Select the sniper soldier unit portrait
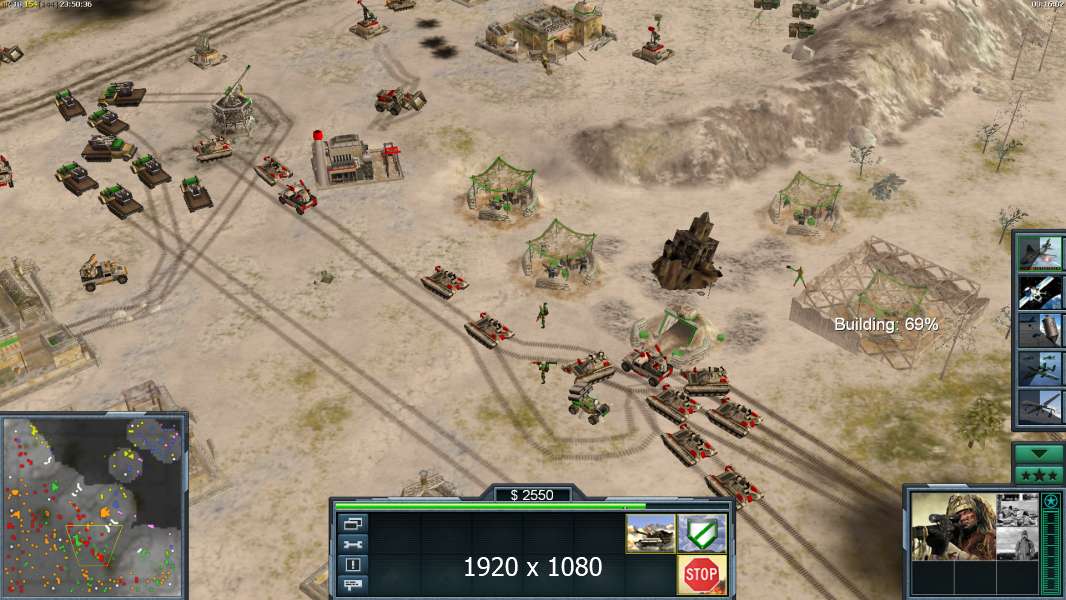Image resolution: width=1066 pixels, height=600 pixels. 953,526
